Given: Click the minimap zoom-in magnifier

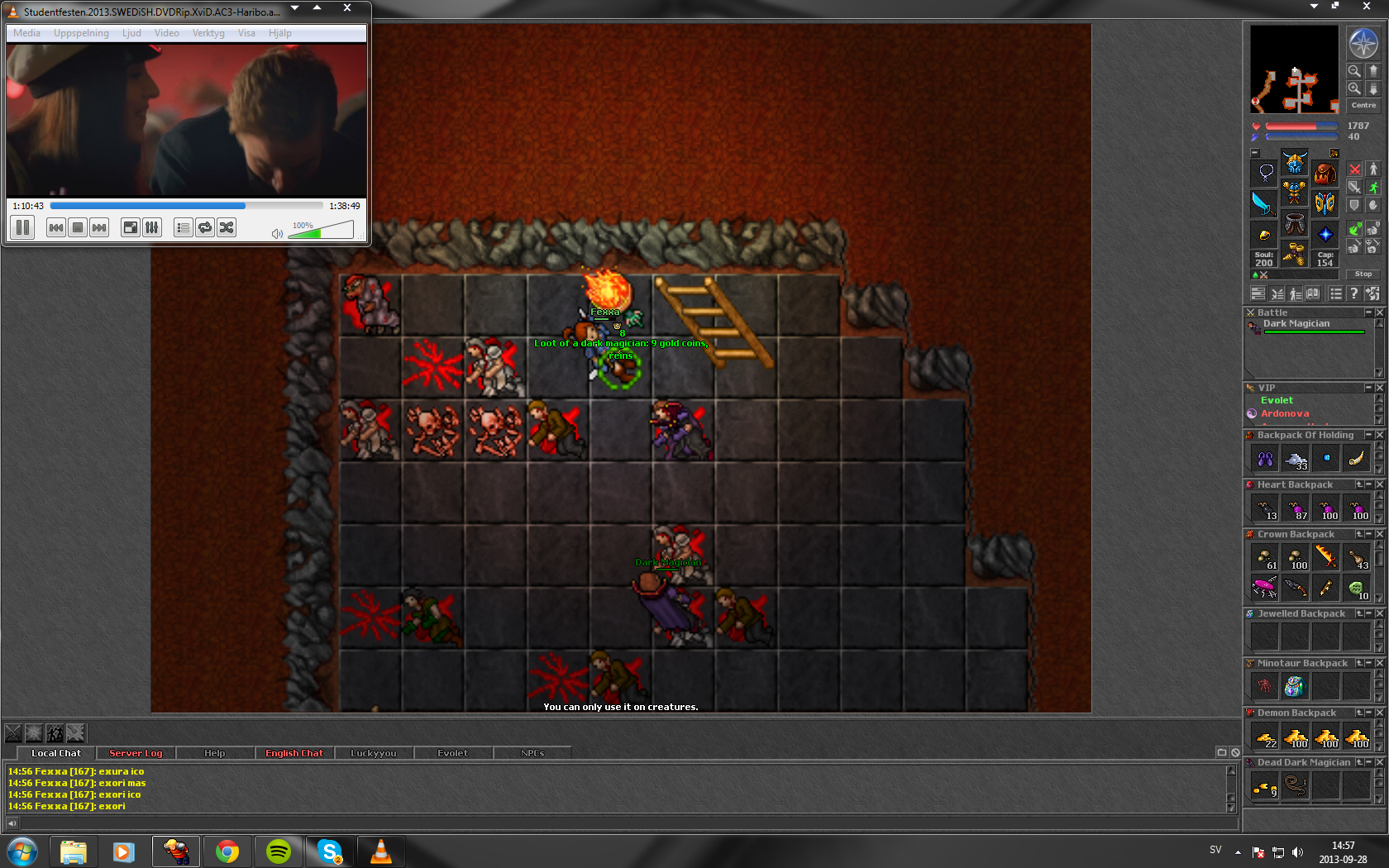Looking at the screenshot, I should [1354, 88].
